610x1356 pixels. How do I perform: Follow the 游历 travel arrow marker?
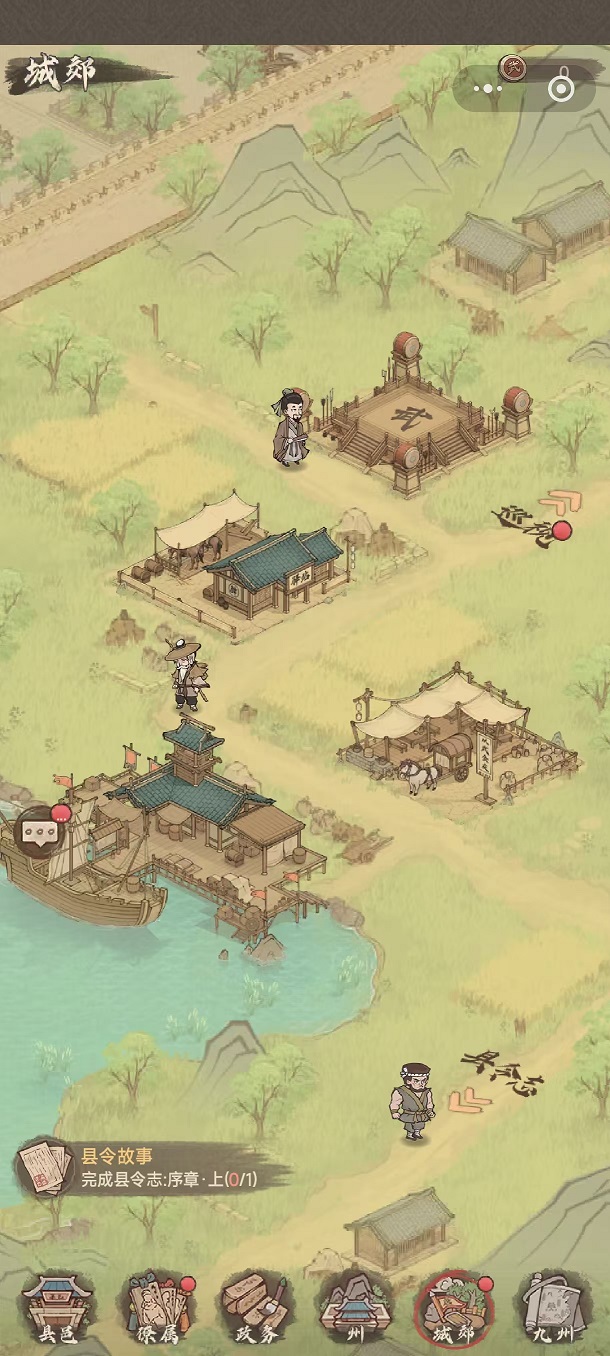coord(532,520)
